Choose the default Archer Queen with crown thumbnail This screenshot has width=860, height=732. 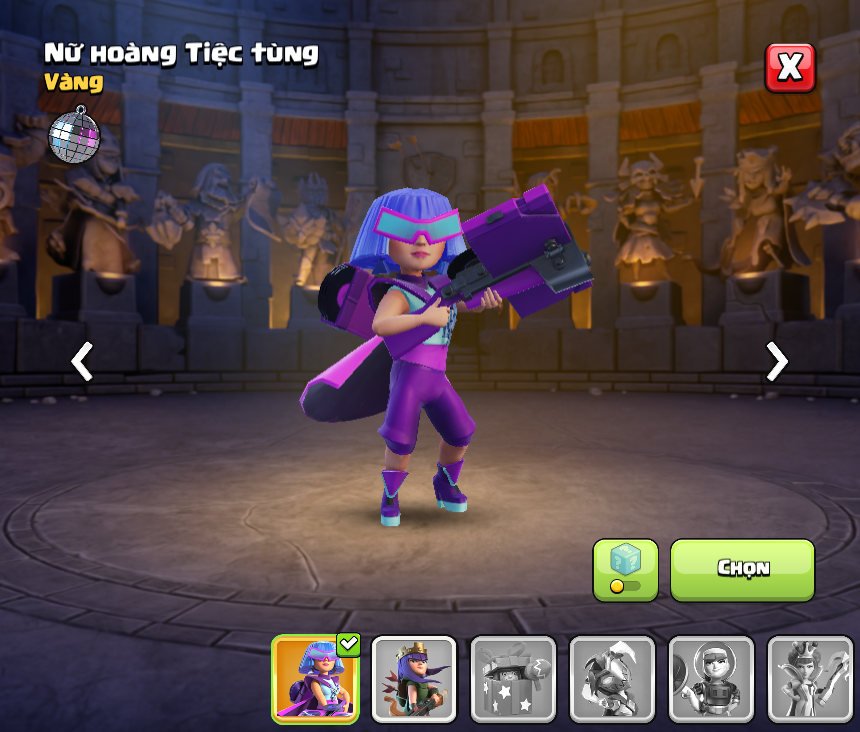point(414,679)
